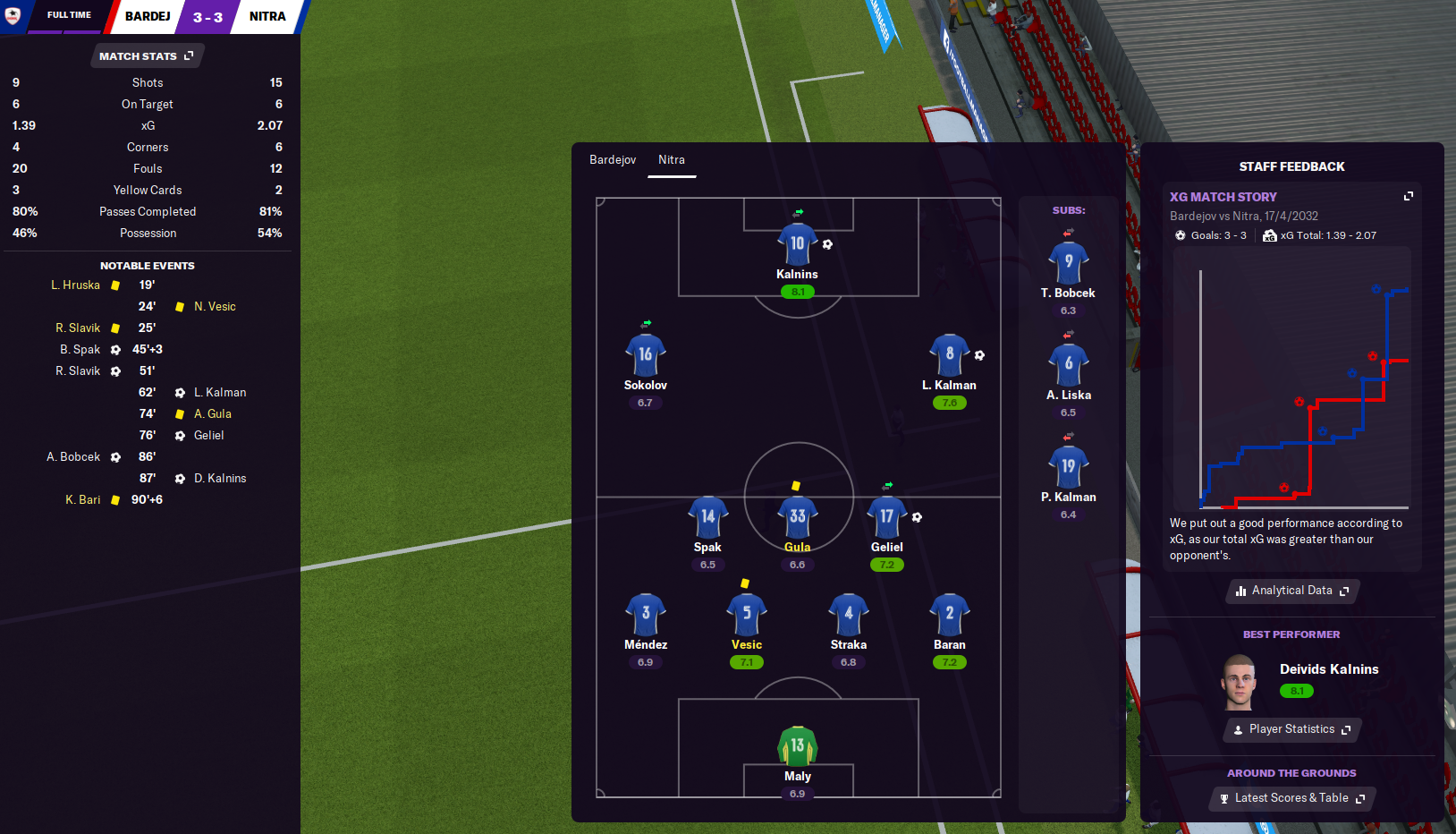Open Analytical Data

click(1292, 591)
